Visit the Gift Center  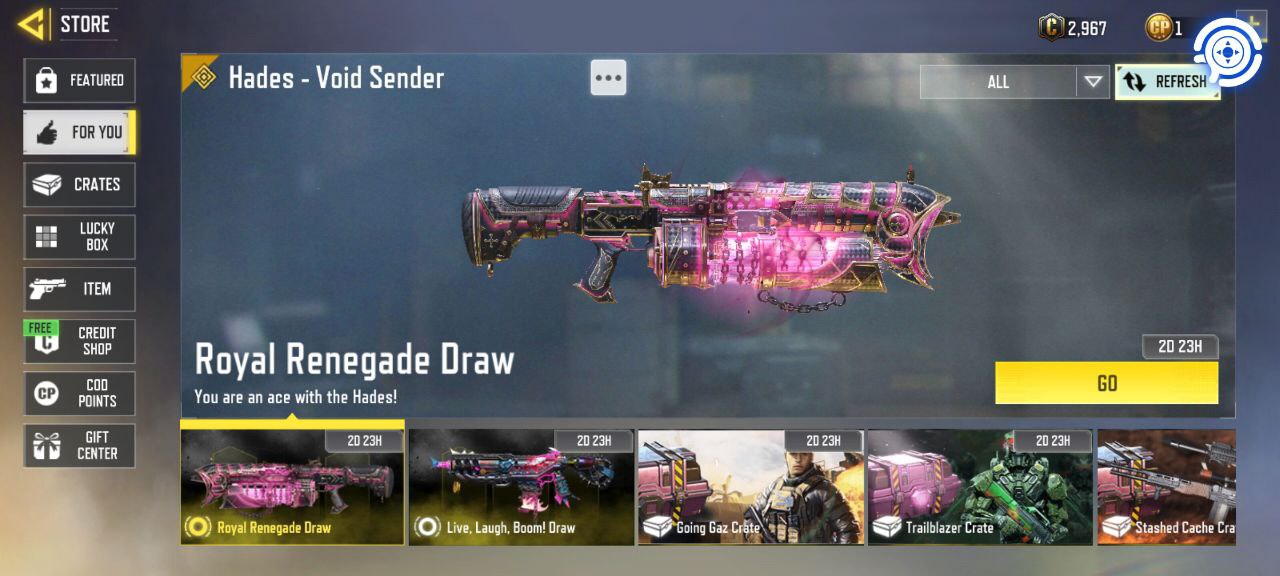pyautogui.click(x=79, y=445)
